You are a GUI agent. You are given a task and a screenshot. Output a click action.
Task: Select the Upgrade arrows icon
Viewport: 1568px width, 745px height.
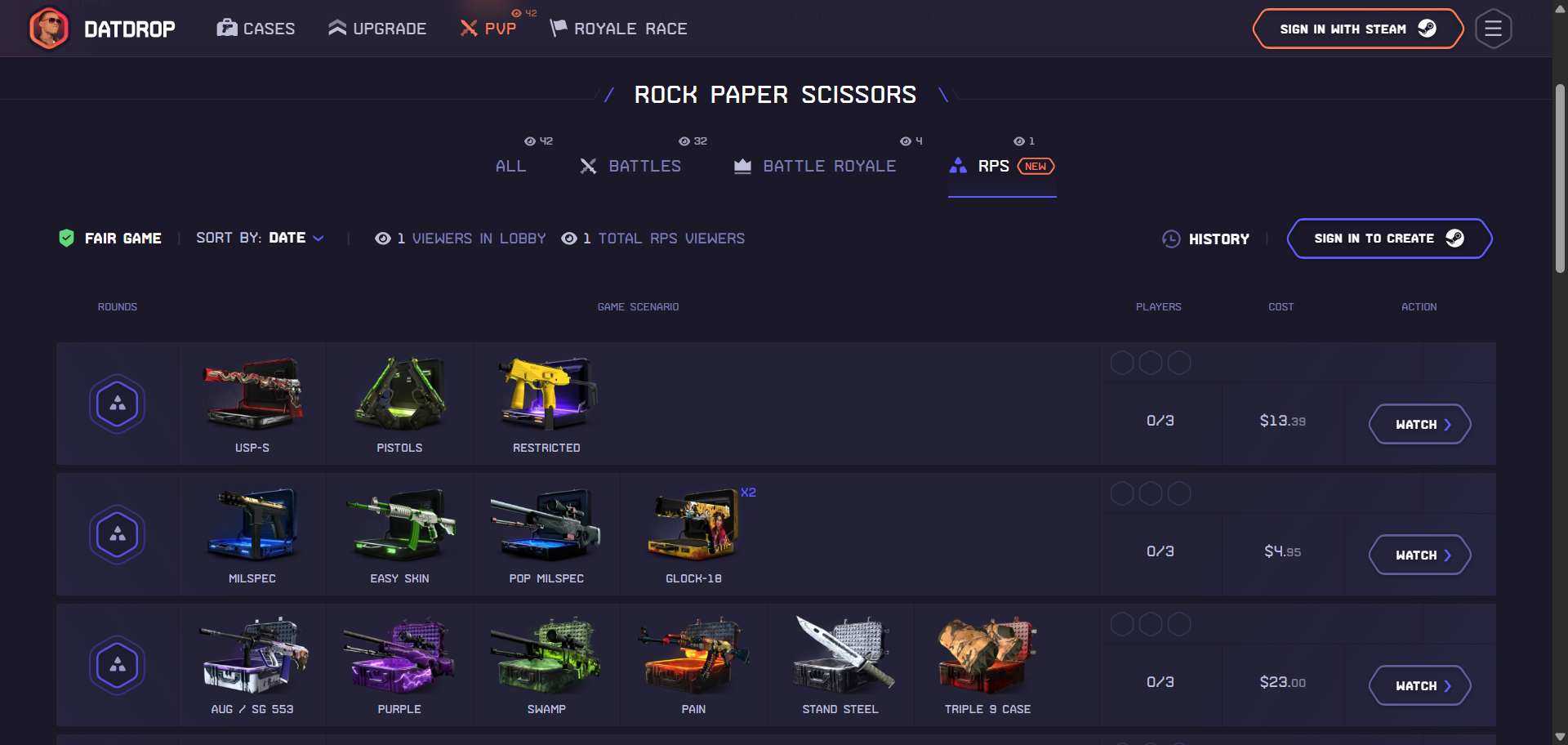click(336, 27)
